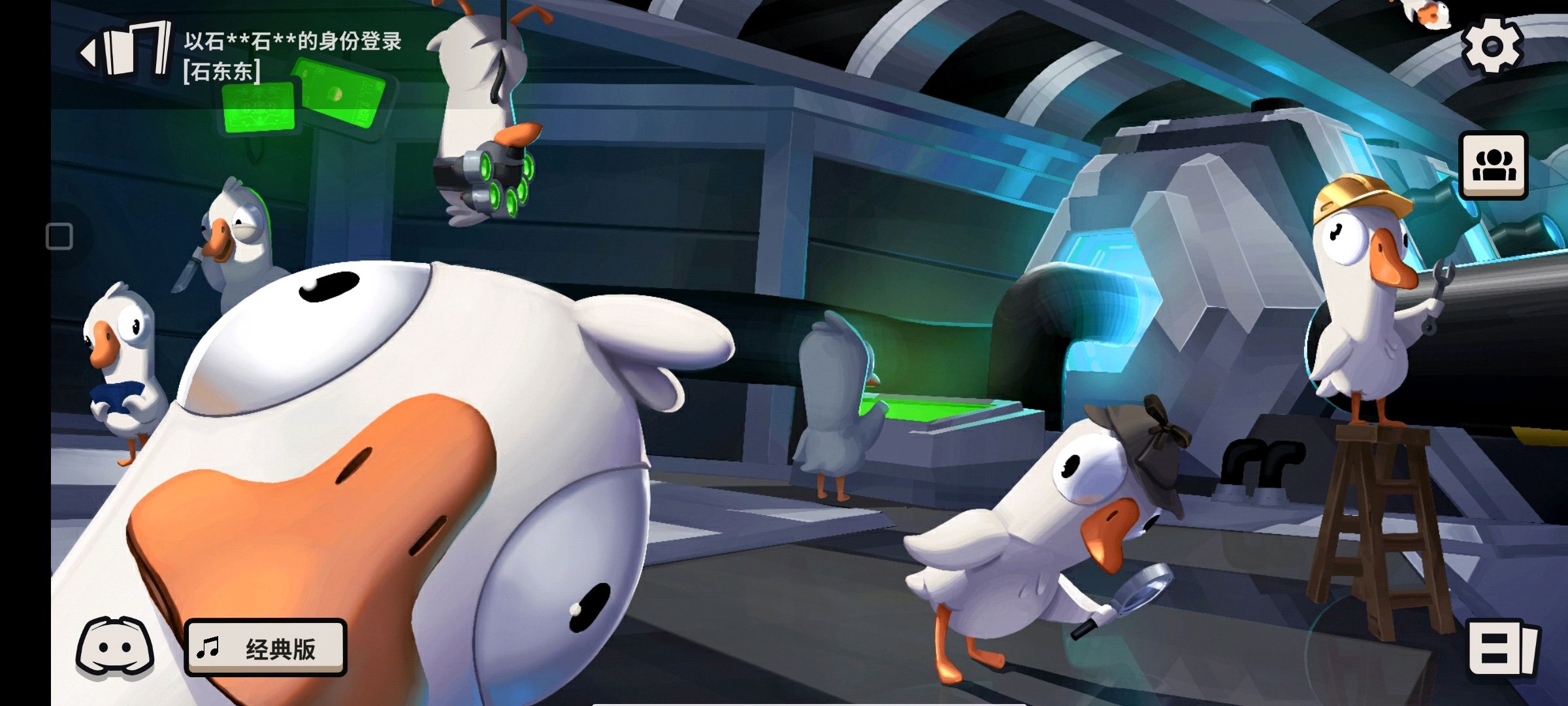Toggle the 经典版 music button
The height and width of the screenshot is (706, 1568).
click(x=266, y=648)
